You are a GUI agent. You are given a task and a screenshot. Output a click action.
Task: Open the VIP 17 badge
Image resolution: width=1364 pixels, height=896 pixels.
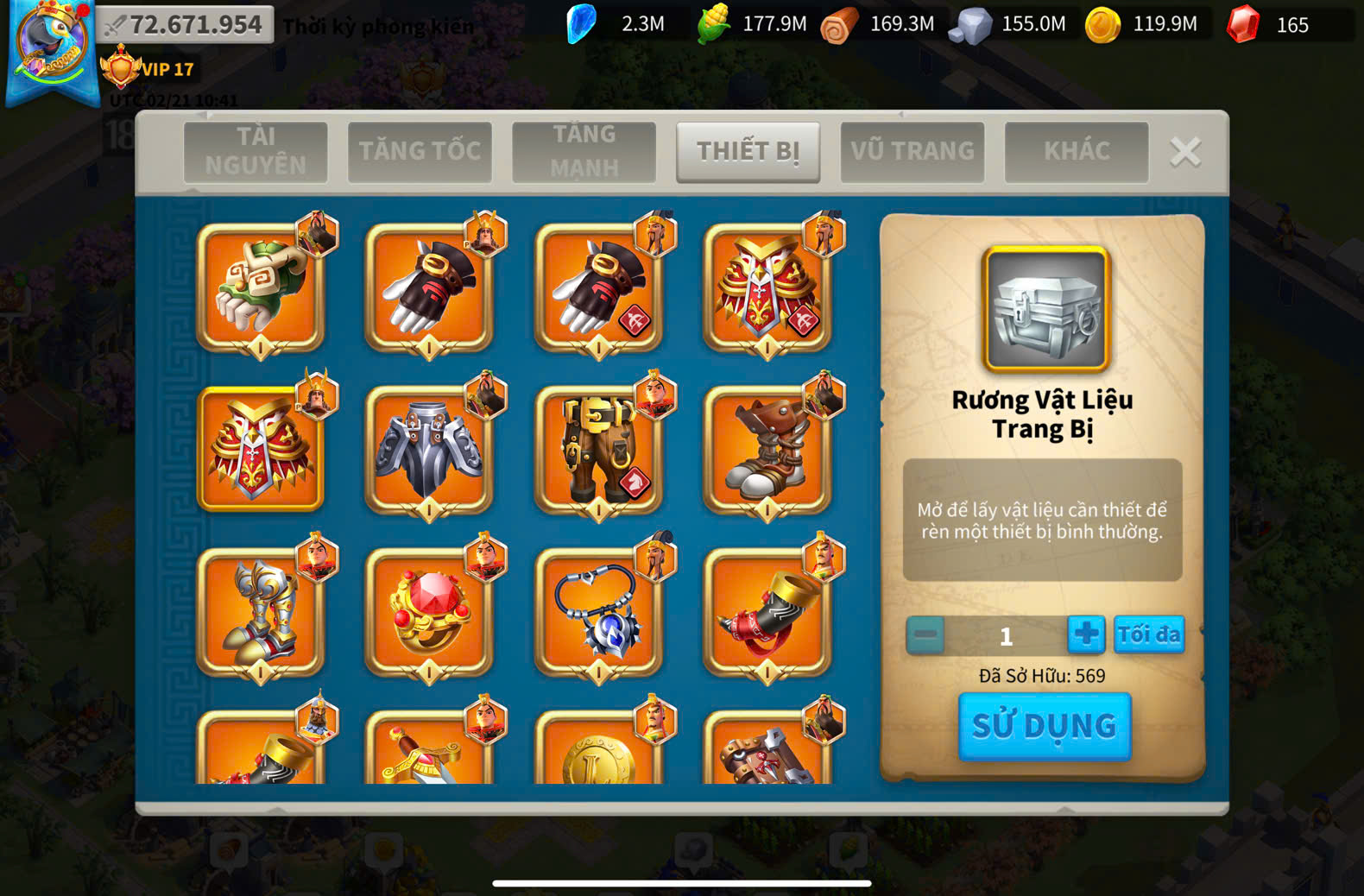tap(148, 69)
